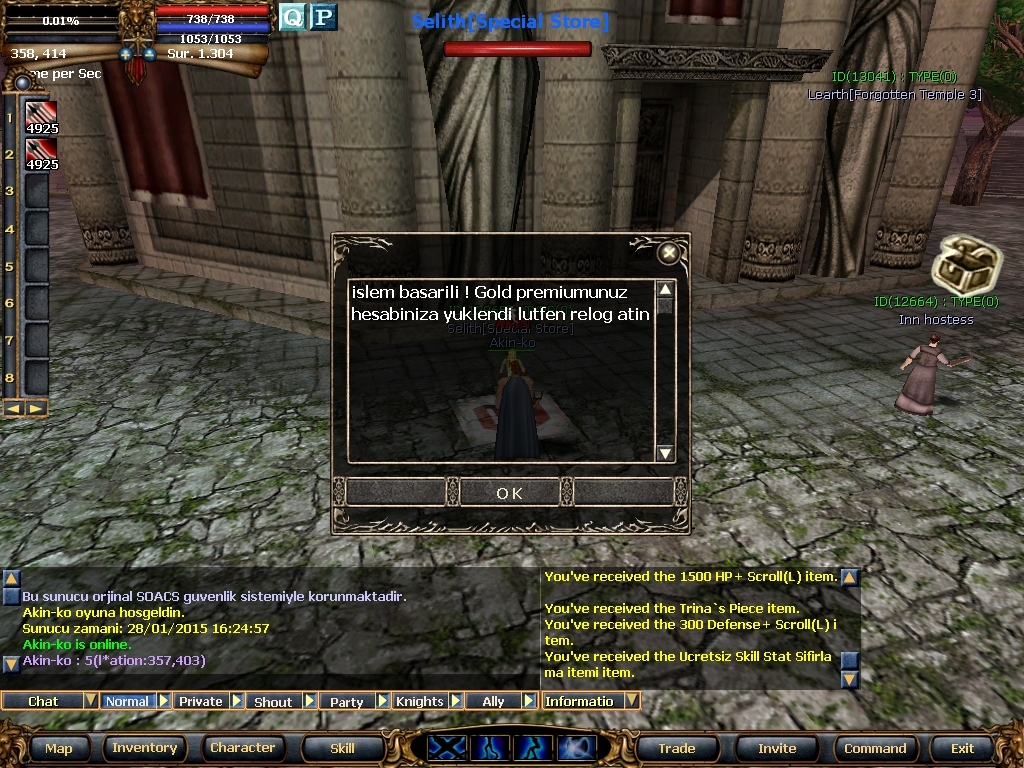The width and height of the screenshot is (1024, 768).
Task: Switch to the Private chat channel
Action: pyautogui.click(x=200, y=701)
